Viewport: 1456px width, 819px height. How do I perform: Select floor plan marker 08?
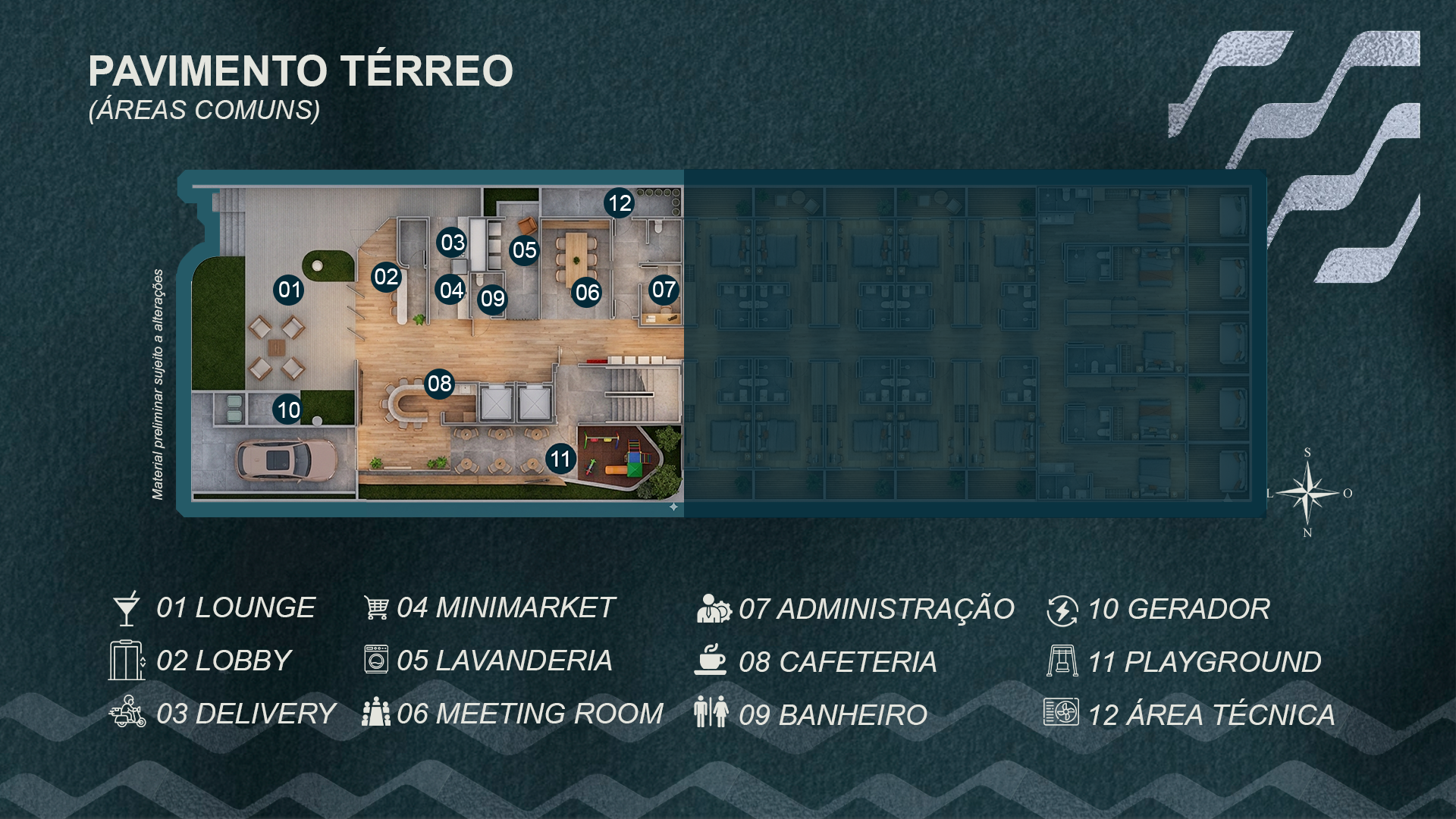click(x=440, y=384)
